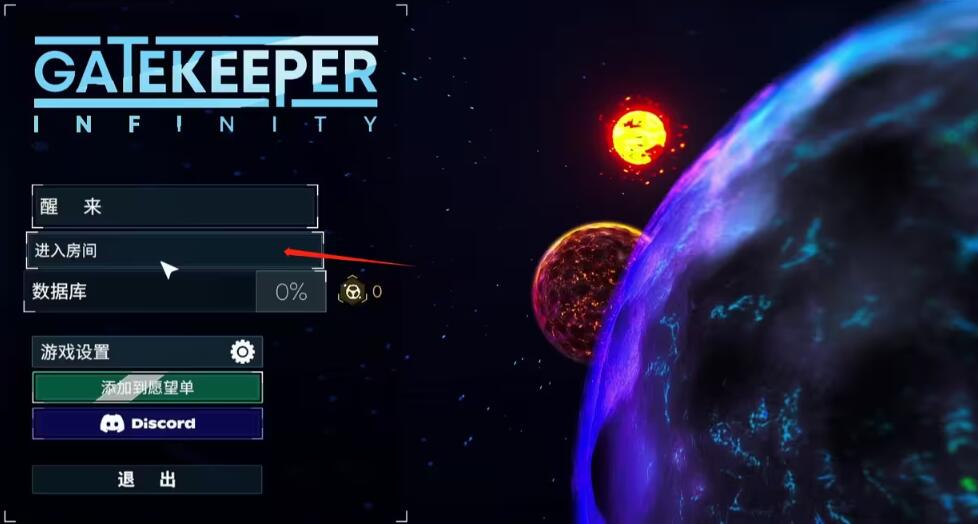Choose 进入房间 to join a room

pos(174,250)
